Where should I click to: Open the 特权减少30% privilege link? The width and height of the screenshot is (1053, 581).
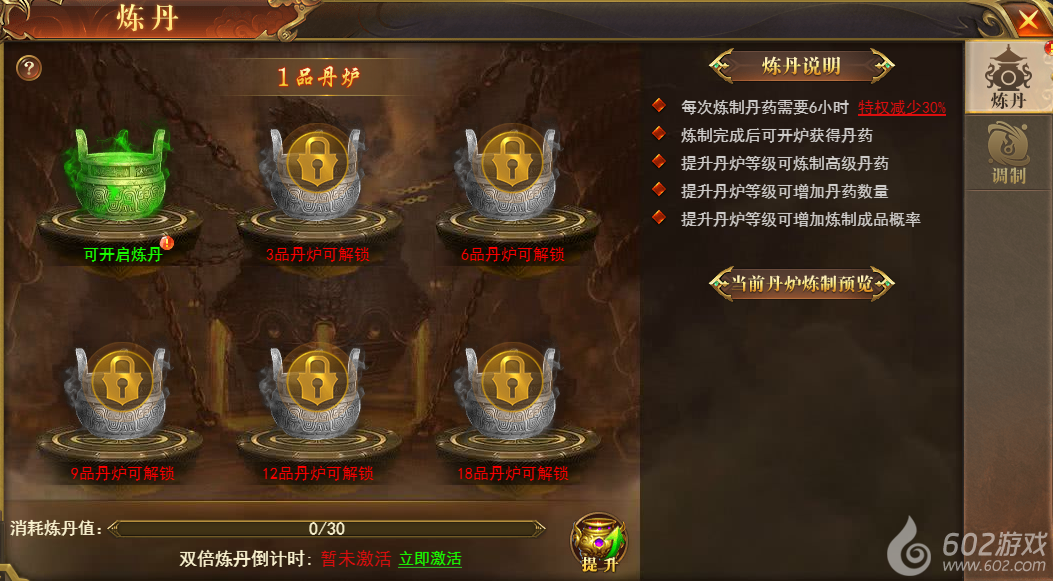pyautogui.click(x=902, y=107)
